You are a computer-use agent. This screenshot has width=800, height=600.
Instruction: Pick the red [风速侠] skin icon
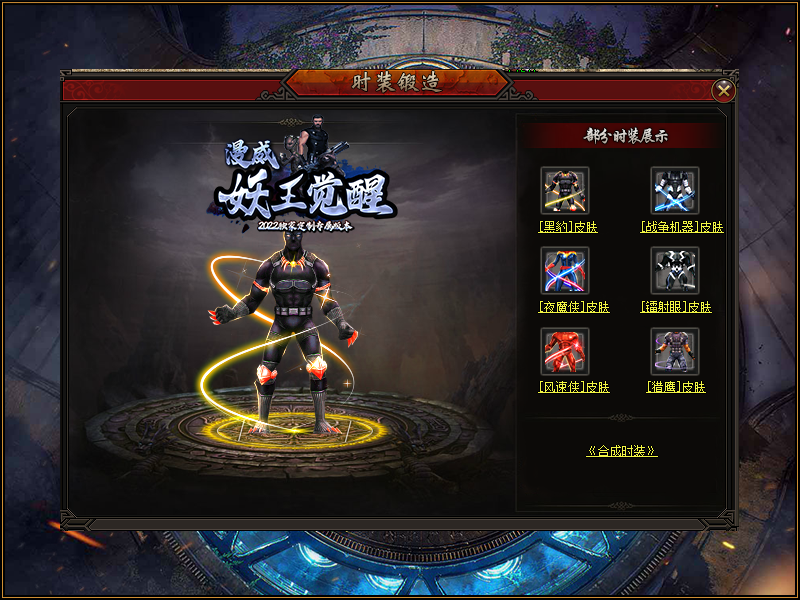(x=565, y=350)
